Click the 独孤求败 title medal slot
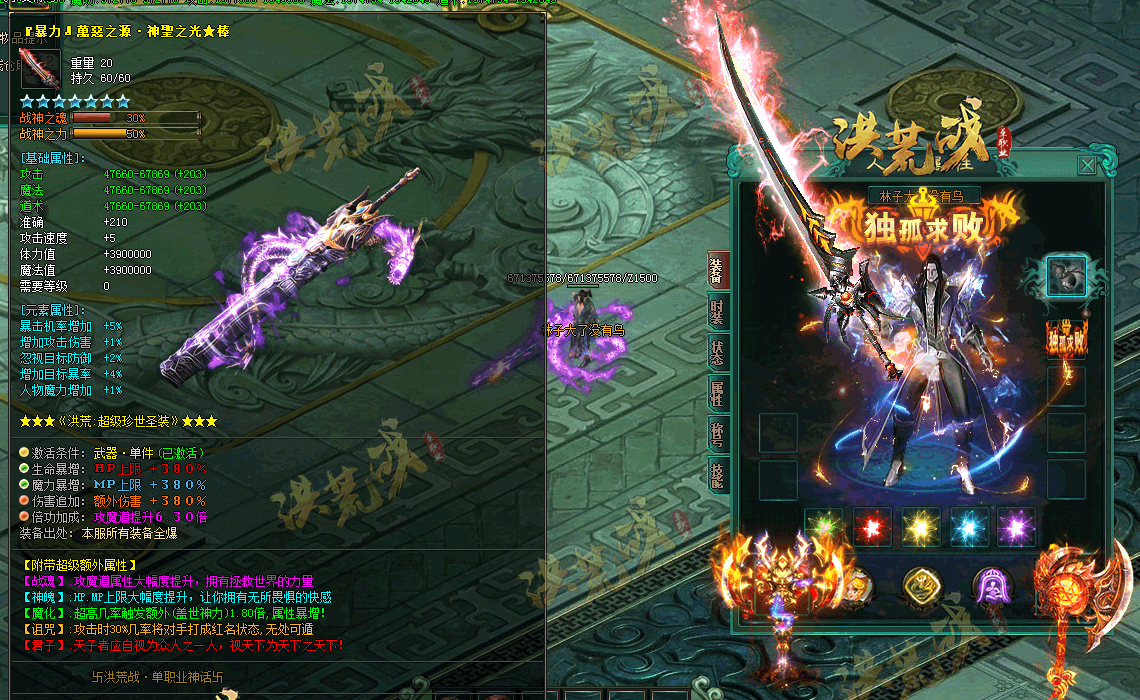This screenshot has width=1140, height=700. [x=1066, y=339]
